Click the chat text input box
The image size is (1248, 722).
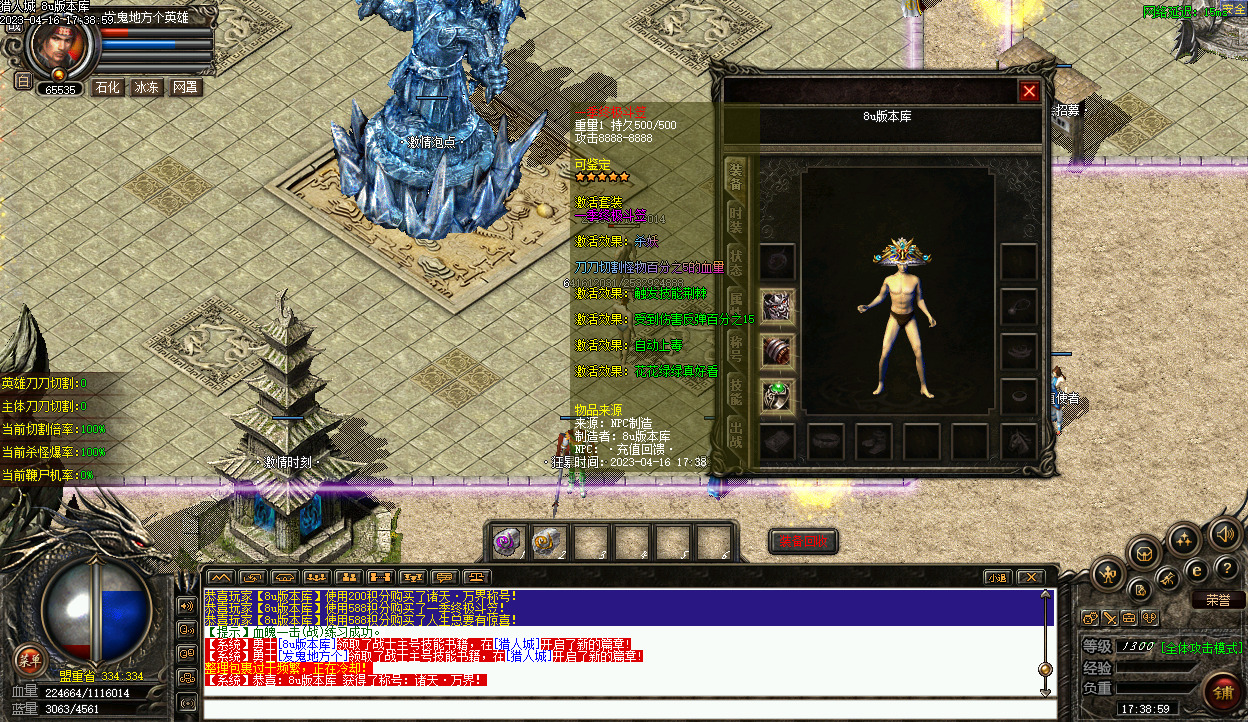[x=620, y=709]
